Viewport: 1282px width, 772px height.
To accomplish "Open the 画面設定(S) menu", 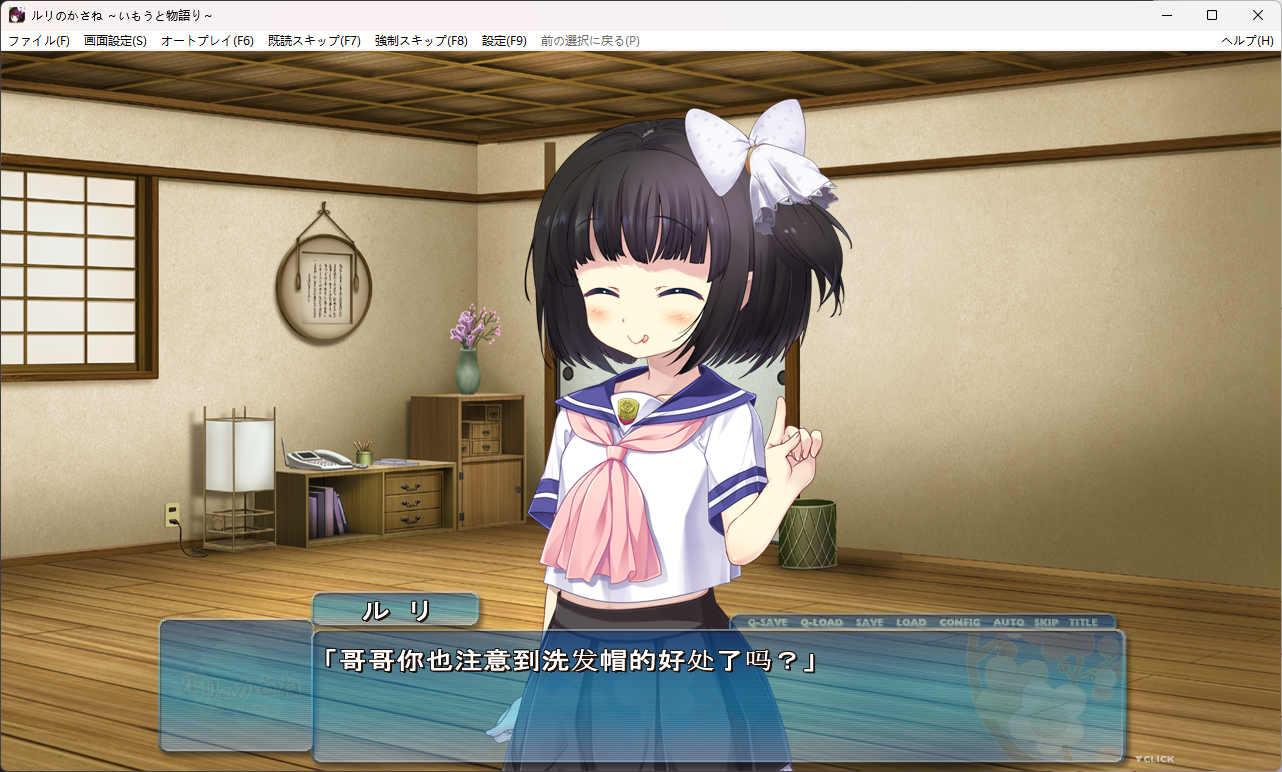I will click(115, 41).
